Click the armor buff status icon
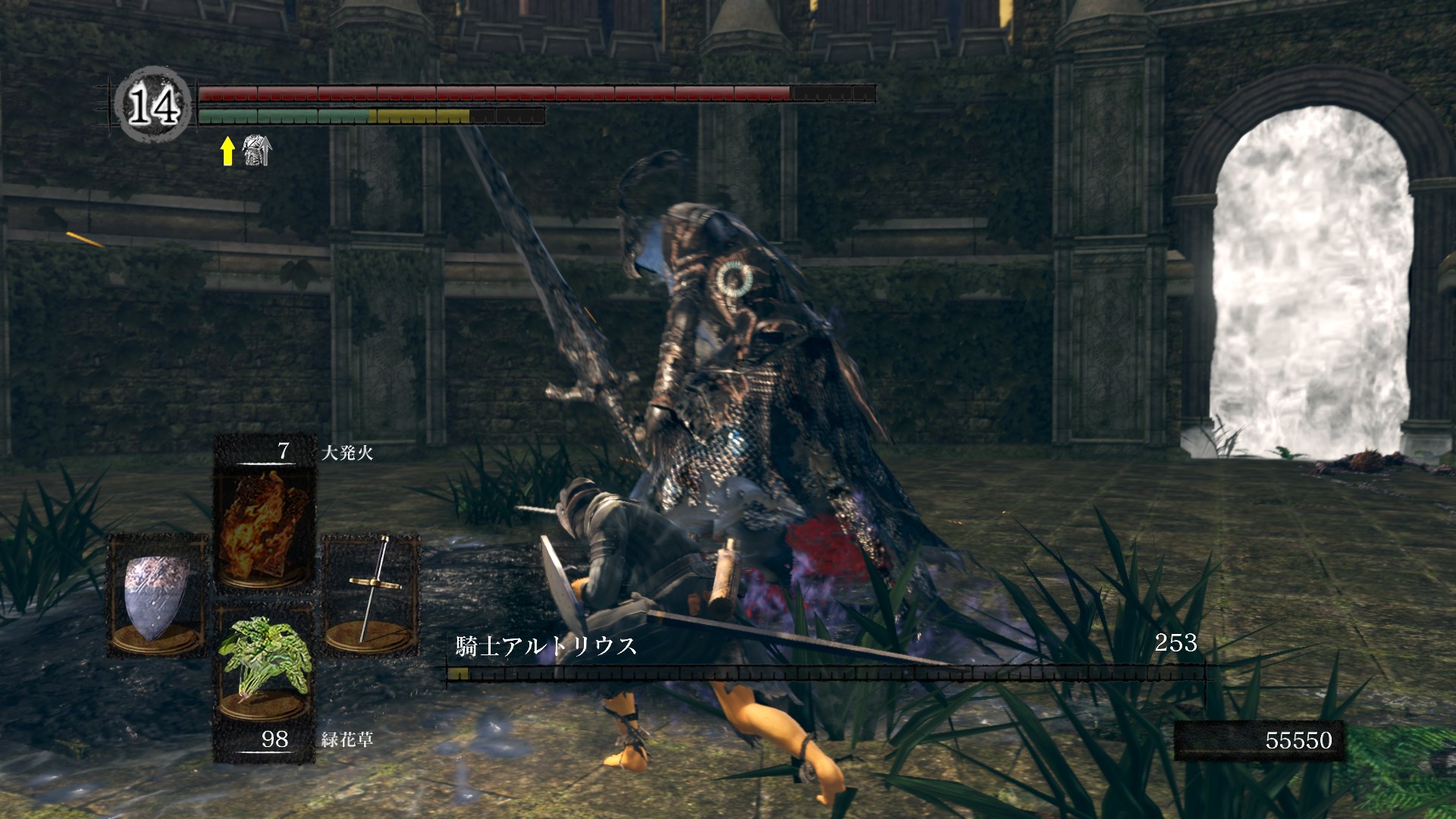The width and height of the screenshot is (1456, 819). tap(256, 150)
